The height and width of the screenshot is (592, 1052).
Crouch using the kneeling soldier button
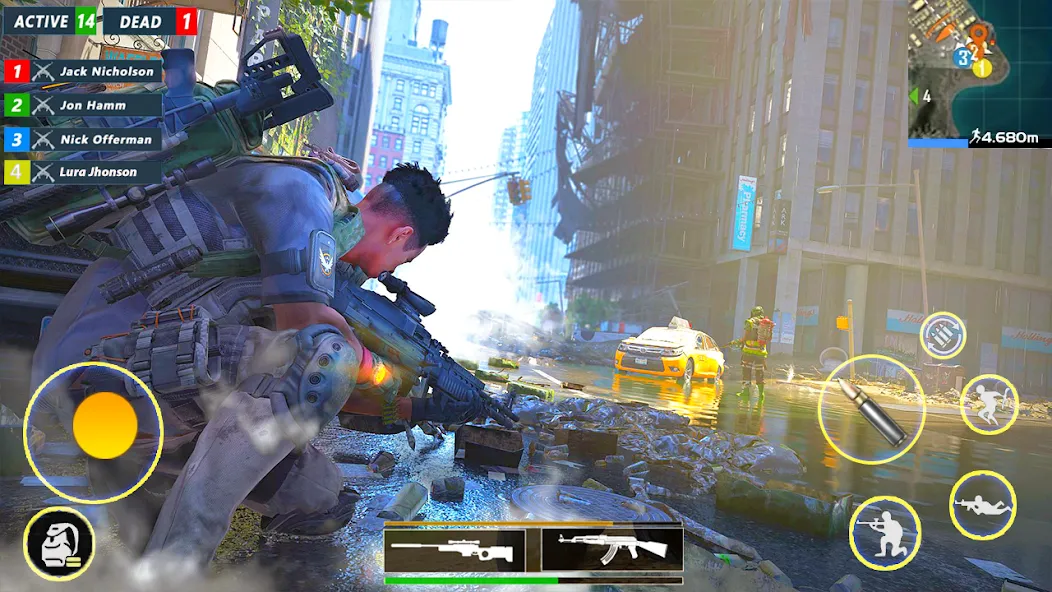pos(885,532)
